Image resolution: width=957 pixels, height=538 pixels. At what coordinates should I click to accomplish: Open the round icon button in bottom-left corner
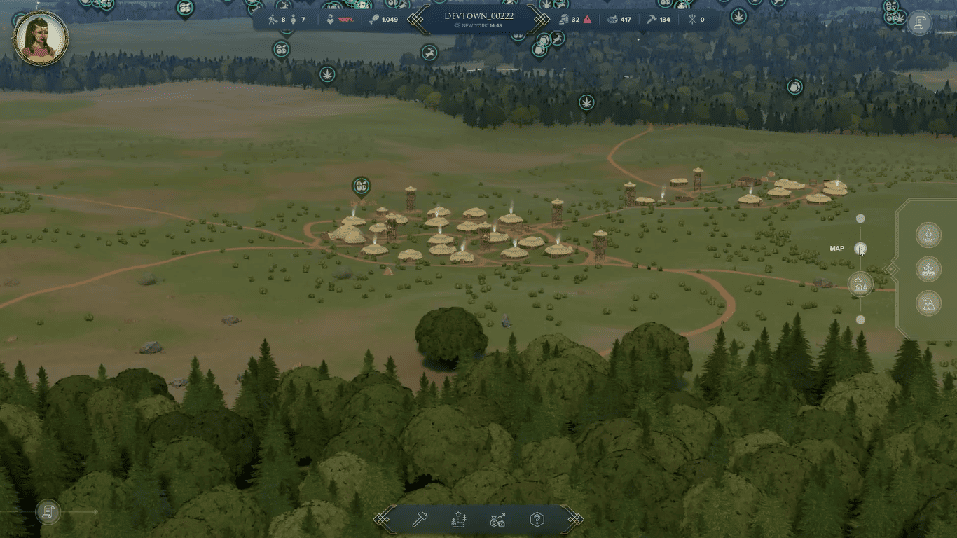click(x=47, y=512)
